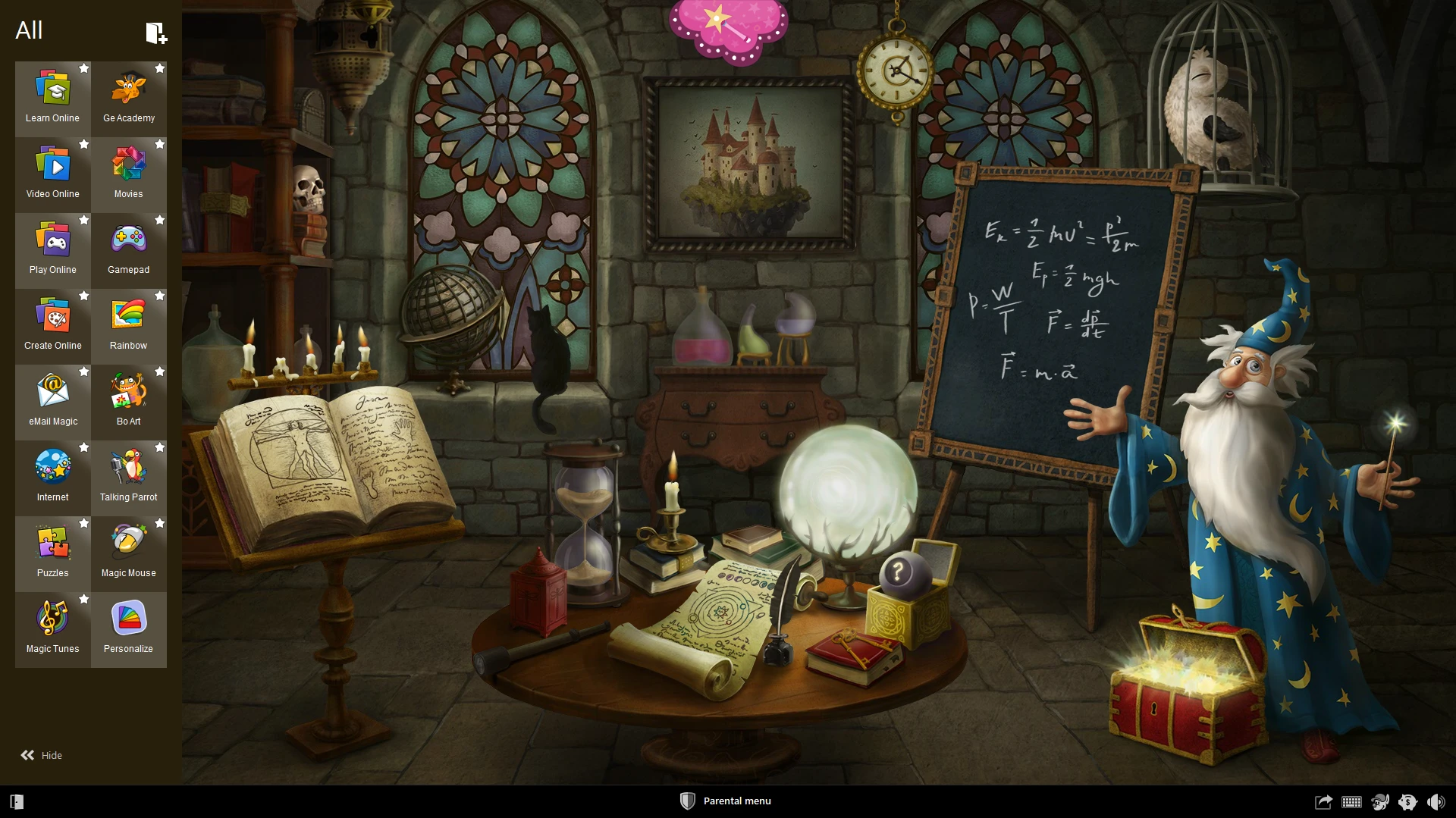
Task: Open the Parental menu
Action: (725, 801)
